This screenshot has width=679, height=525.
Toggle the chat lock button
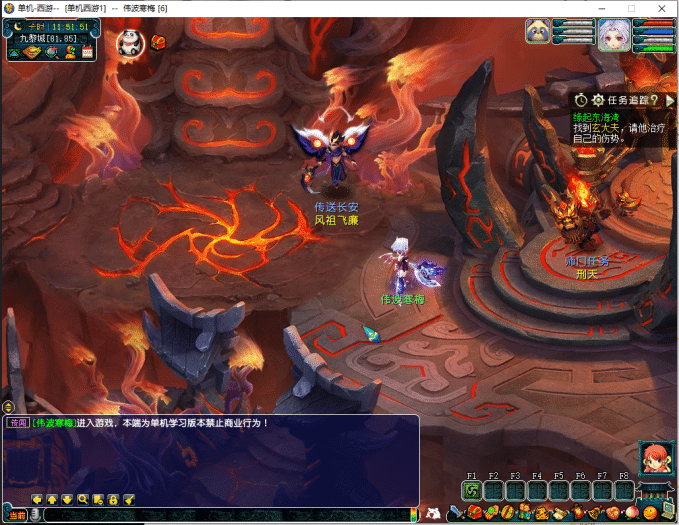(x=113, y=499)
